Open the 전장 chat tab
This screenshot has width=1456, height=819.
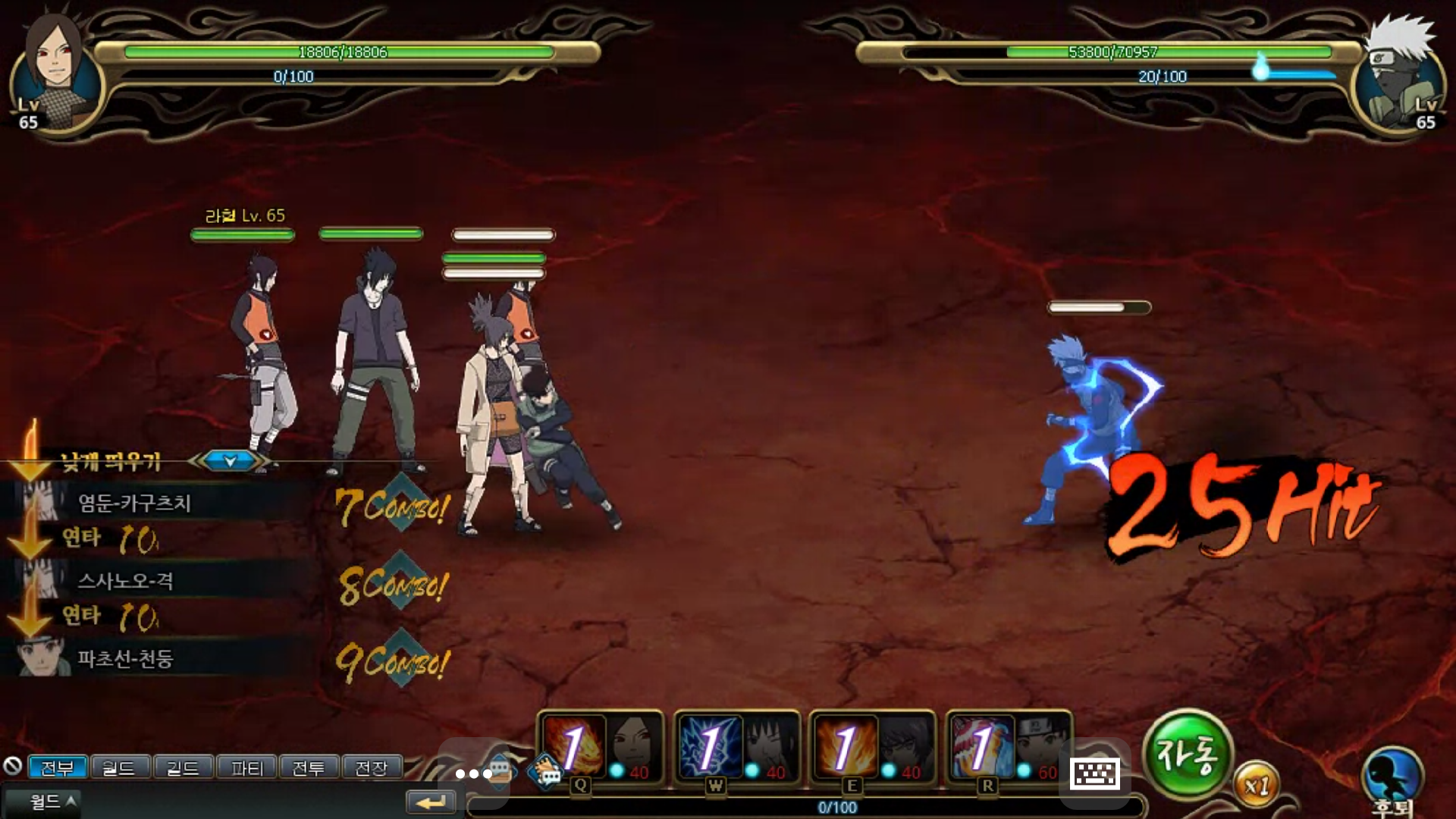[372, 768]
